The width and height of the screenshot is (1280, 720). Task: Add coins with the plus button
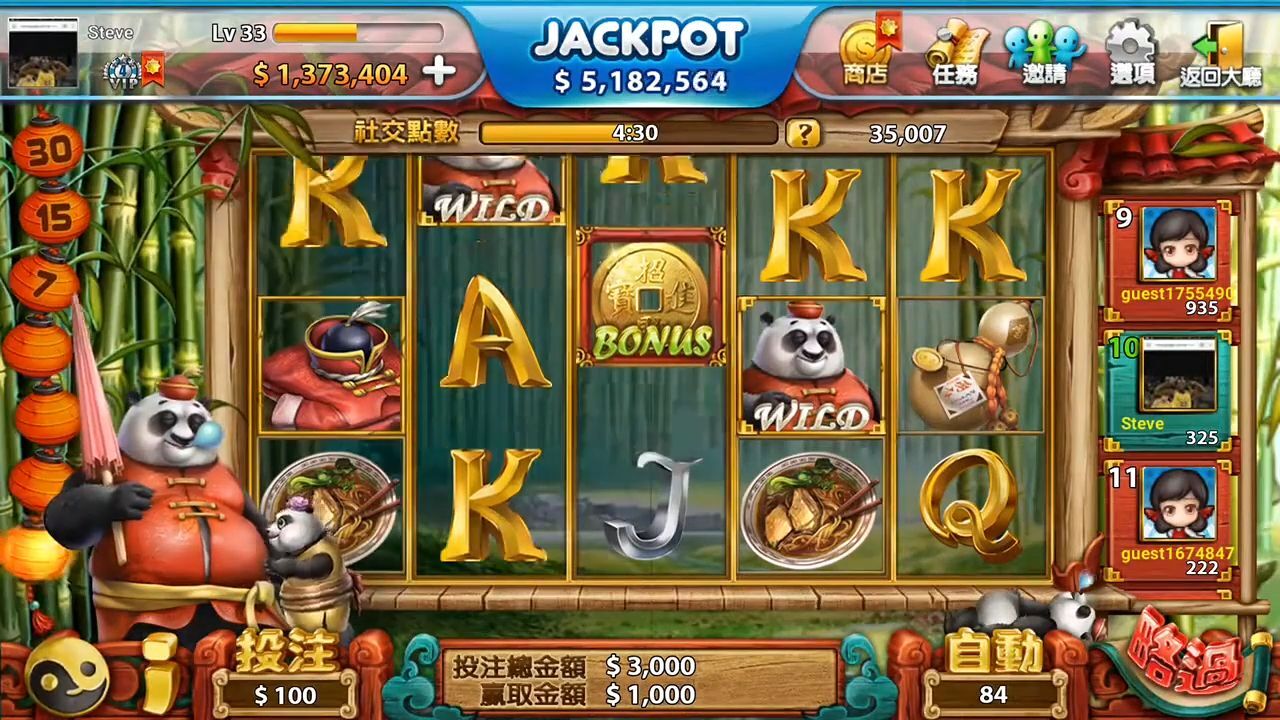pos(439,72)
